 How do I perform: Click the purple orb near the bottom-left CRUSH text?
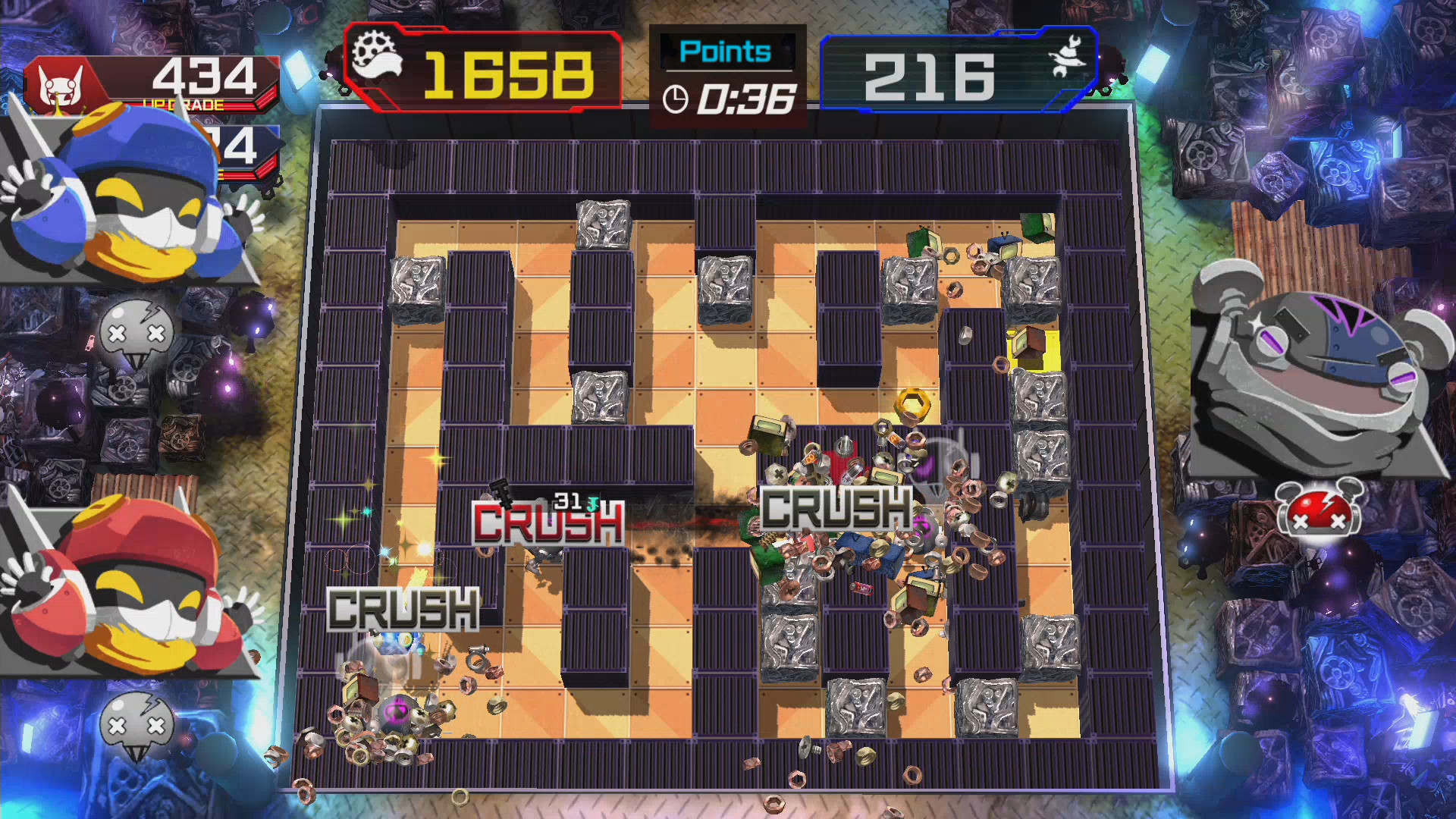396,710
